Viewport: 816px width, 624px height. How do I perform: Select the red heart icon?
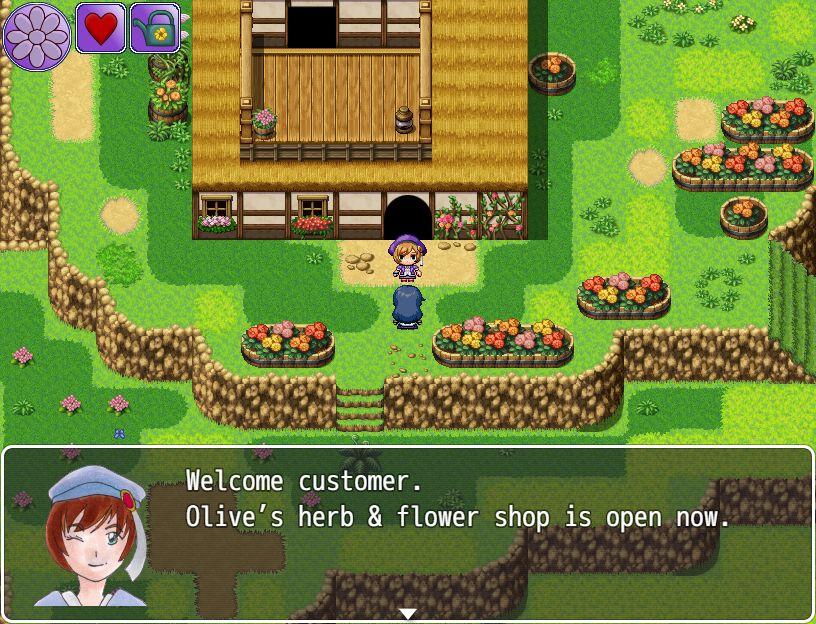pyautogui.click(x=100, y=28)
